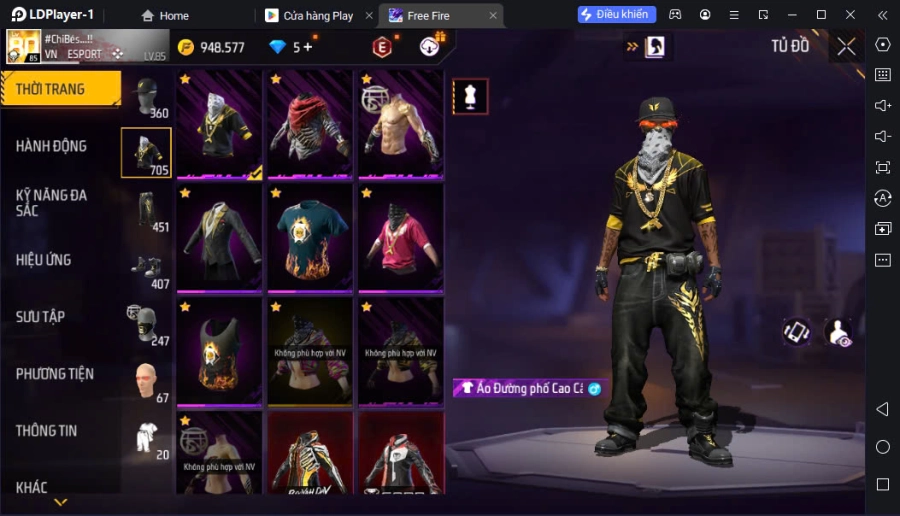
Task: Select the black formal suit jacket
Action: [x=220, y=238]
